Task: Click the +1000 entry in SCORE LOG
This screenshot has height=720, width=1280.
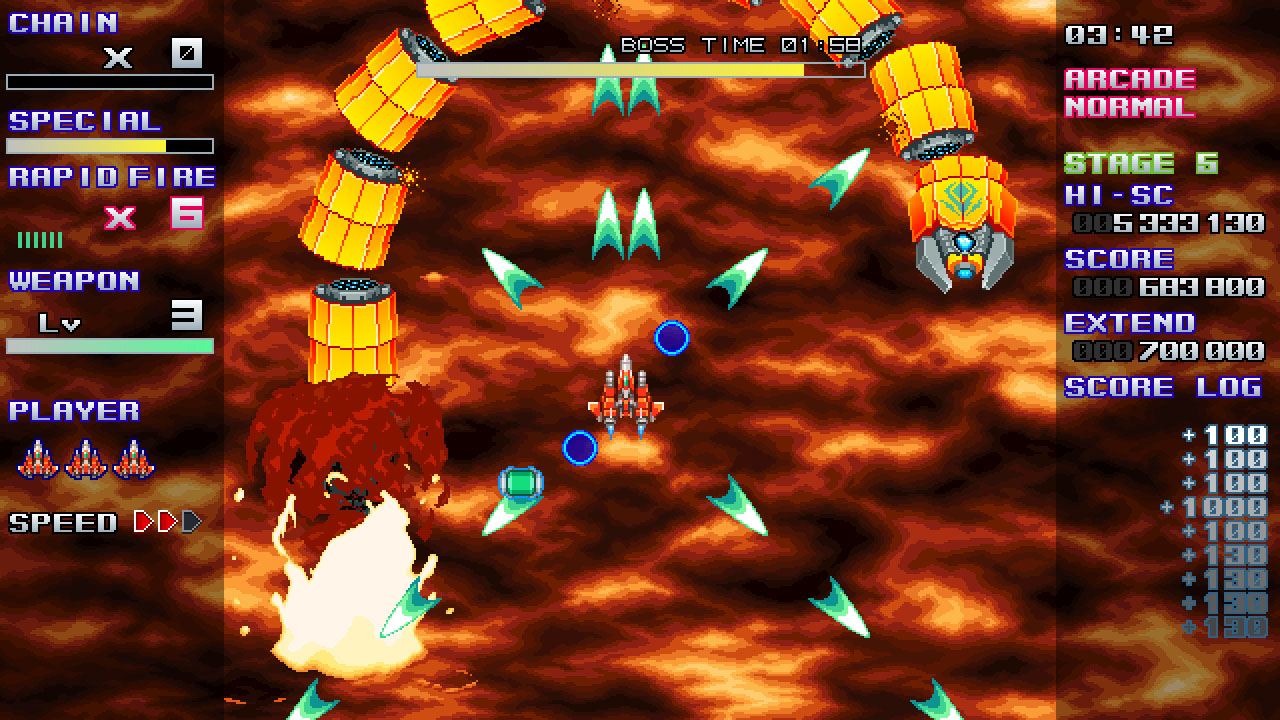Action: (x=1215, y=507)
